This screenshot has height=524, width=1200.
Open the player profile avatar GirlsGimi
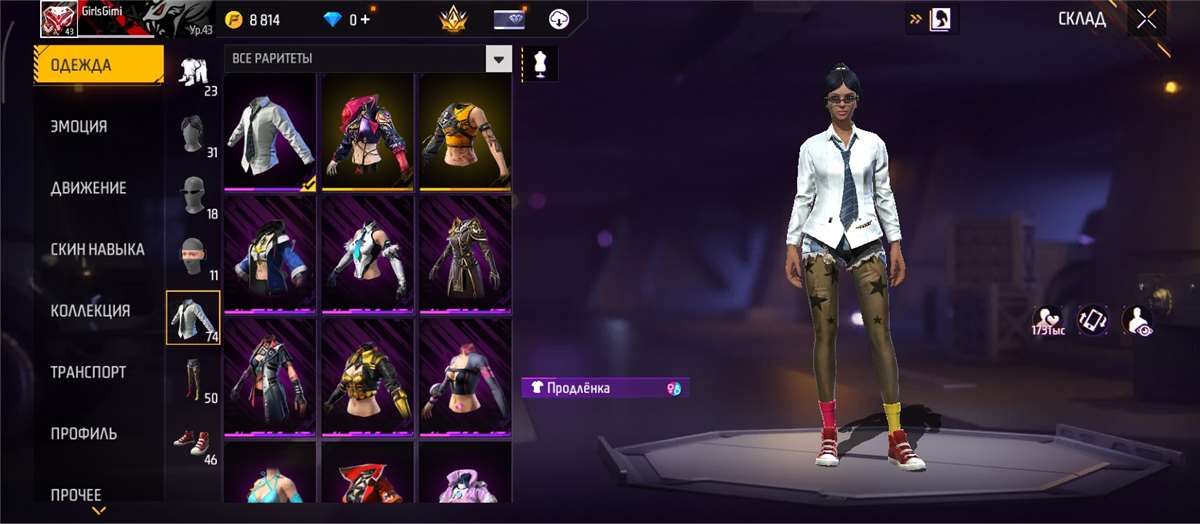[x=60, y=18]
